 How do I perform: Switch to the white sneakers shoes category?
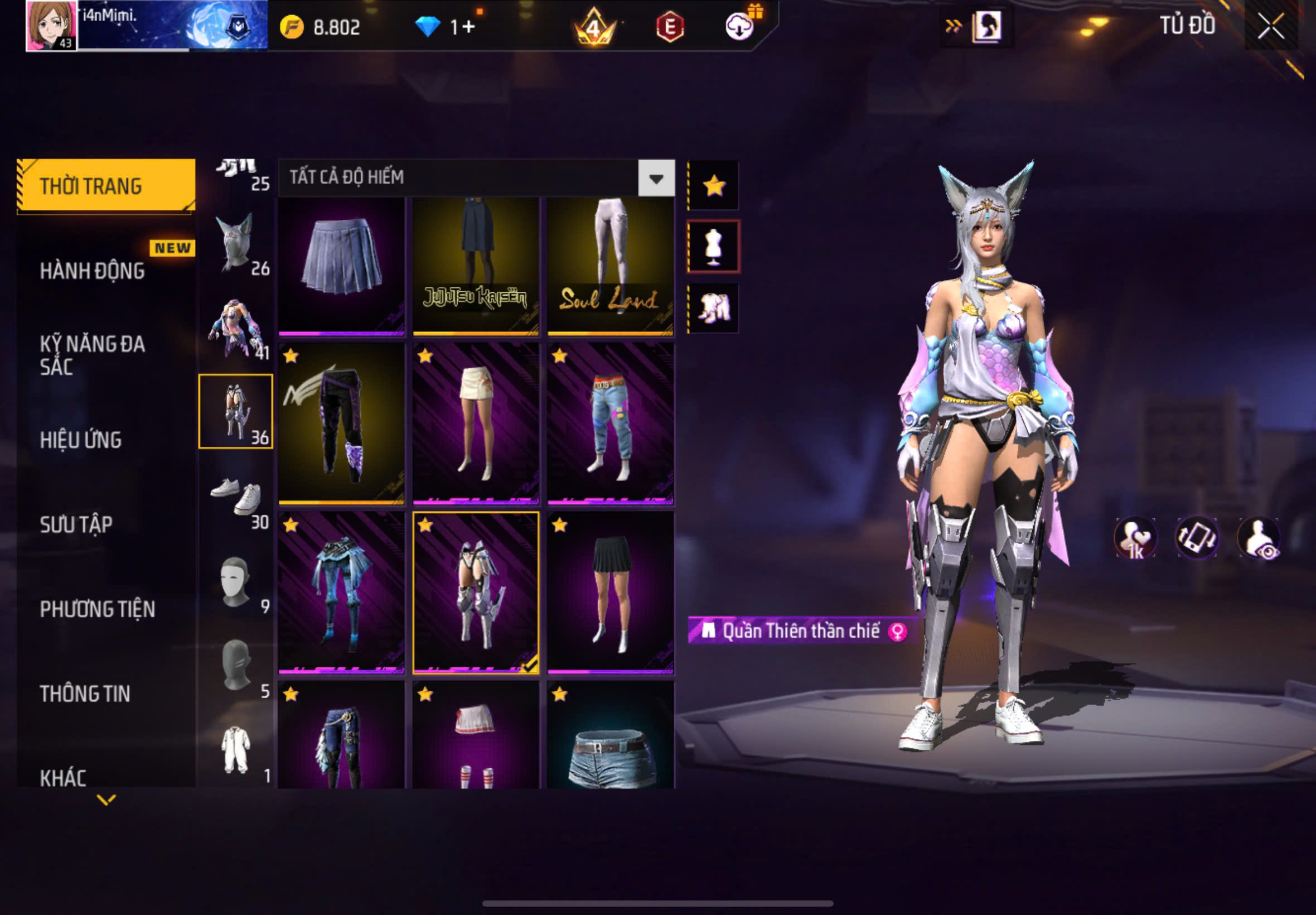tap(236, 497)
